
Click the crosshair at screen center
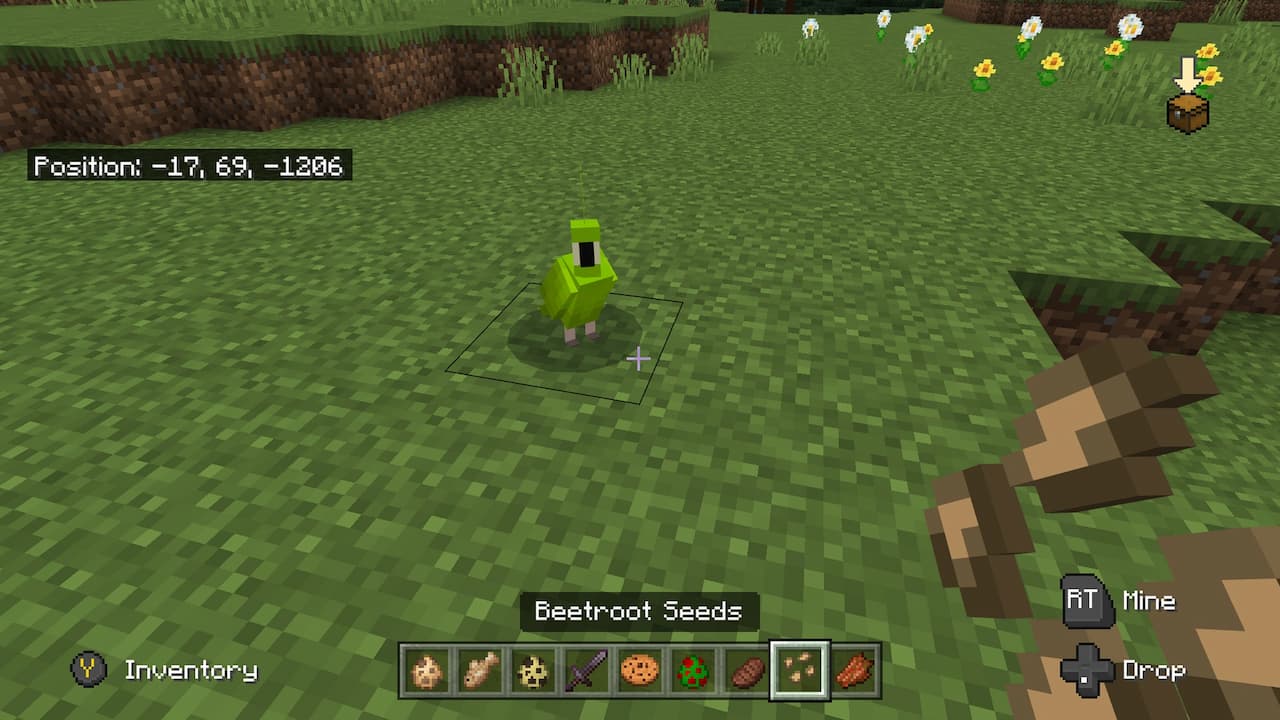coord(638,360)
